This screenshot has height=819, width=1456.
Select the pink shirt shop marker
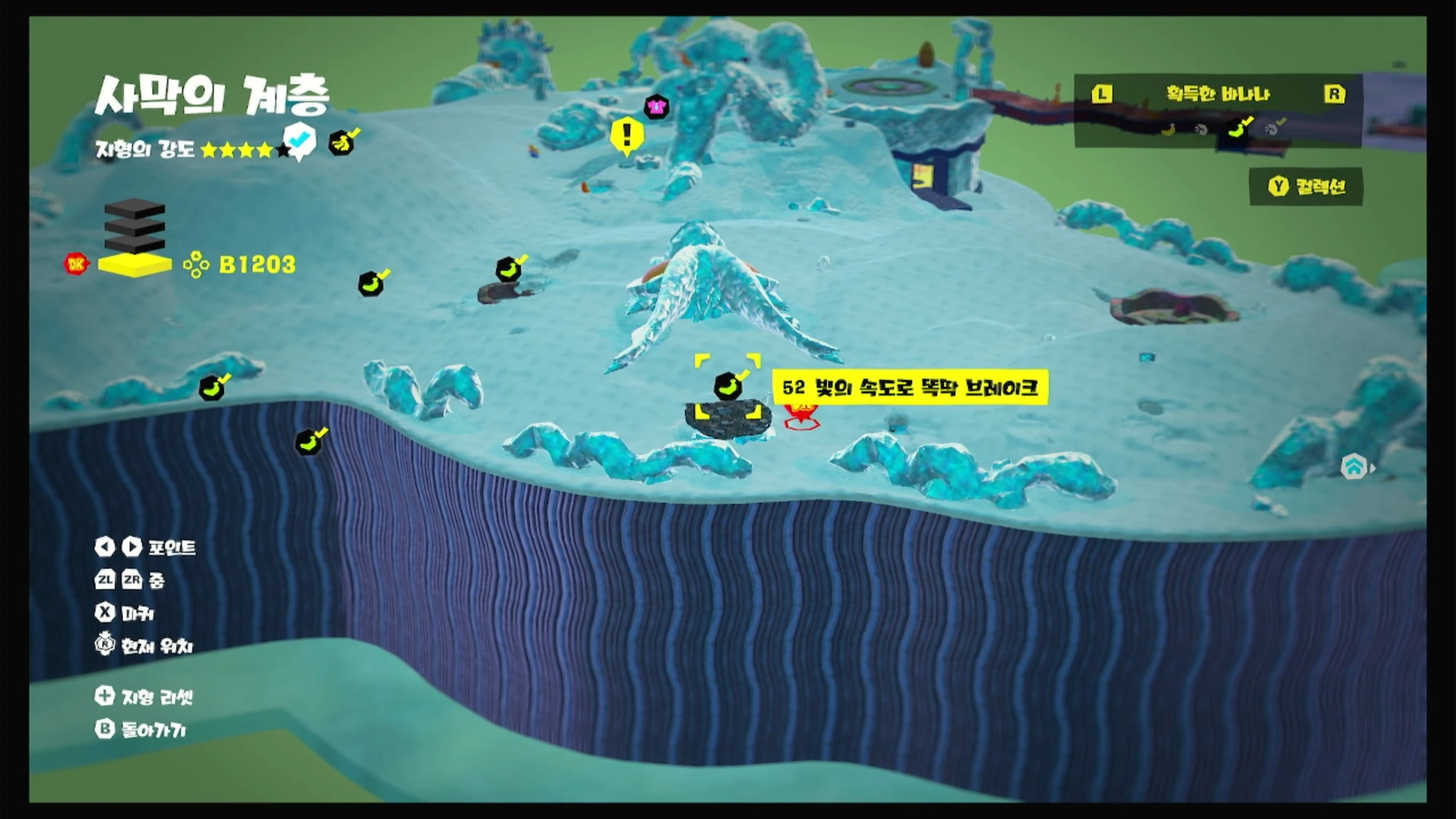pyautogui.click(x=656, y=106)
